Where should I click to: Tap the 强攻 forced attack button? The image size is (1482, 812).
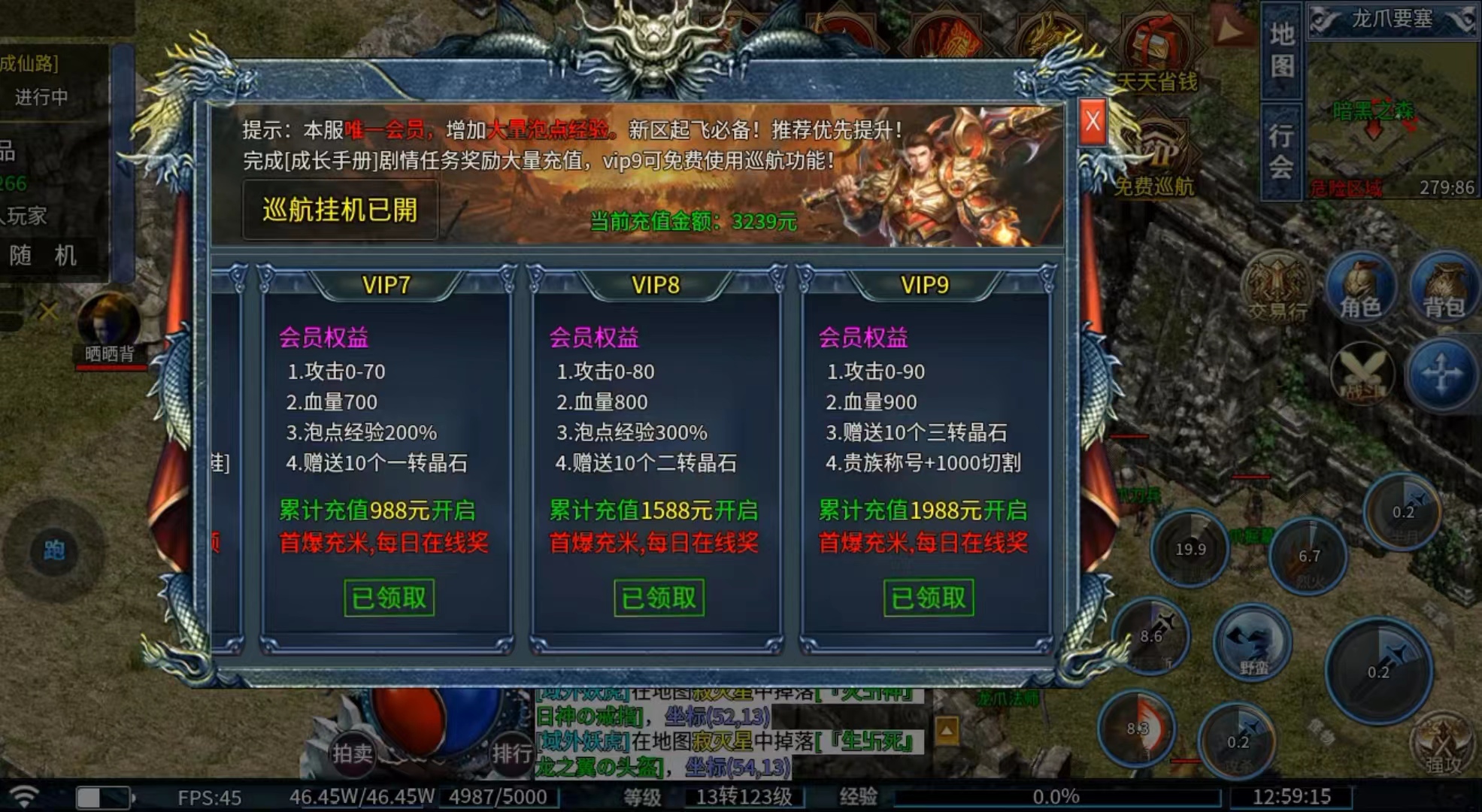[x=1442, y=744]
